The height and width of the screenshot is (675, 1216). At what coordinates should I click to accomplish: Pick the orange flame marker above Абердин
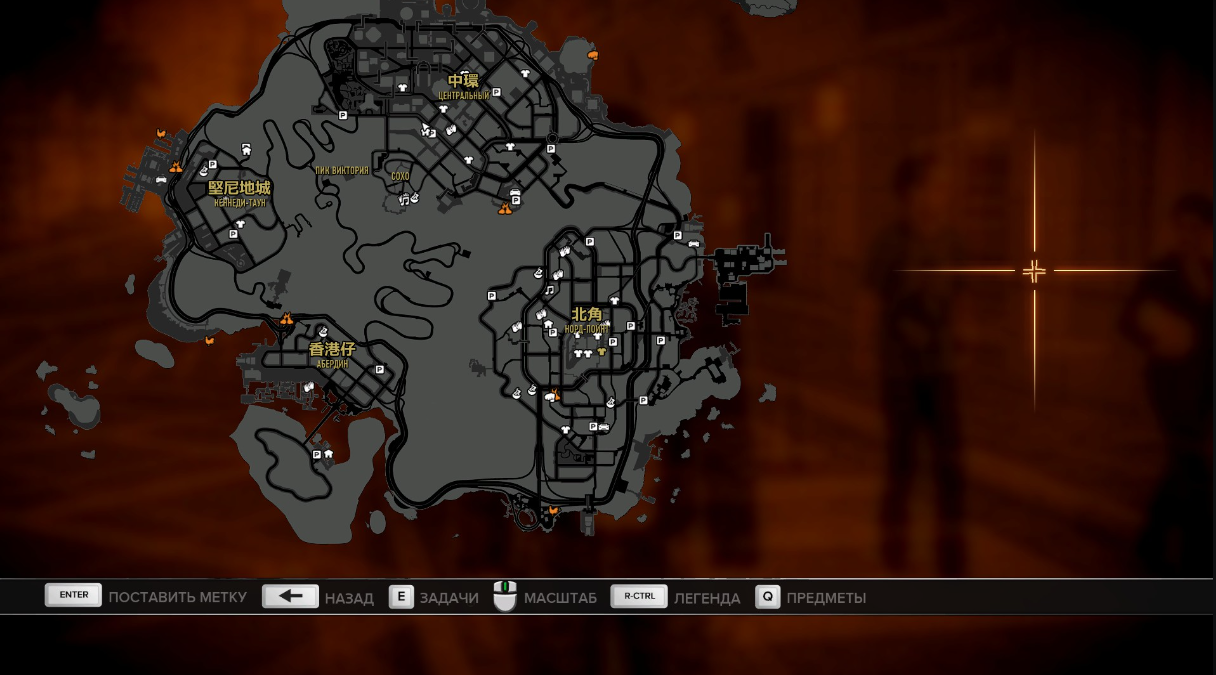coord(287,319)
